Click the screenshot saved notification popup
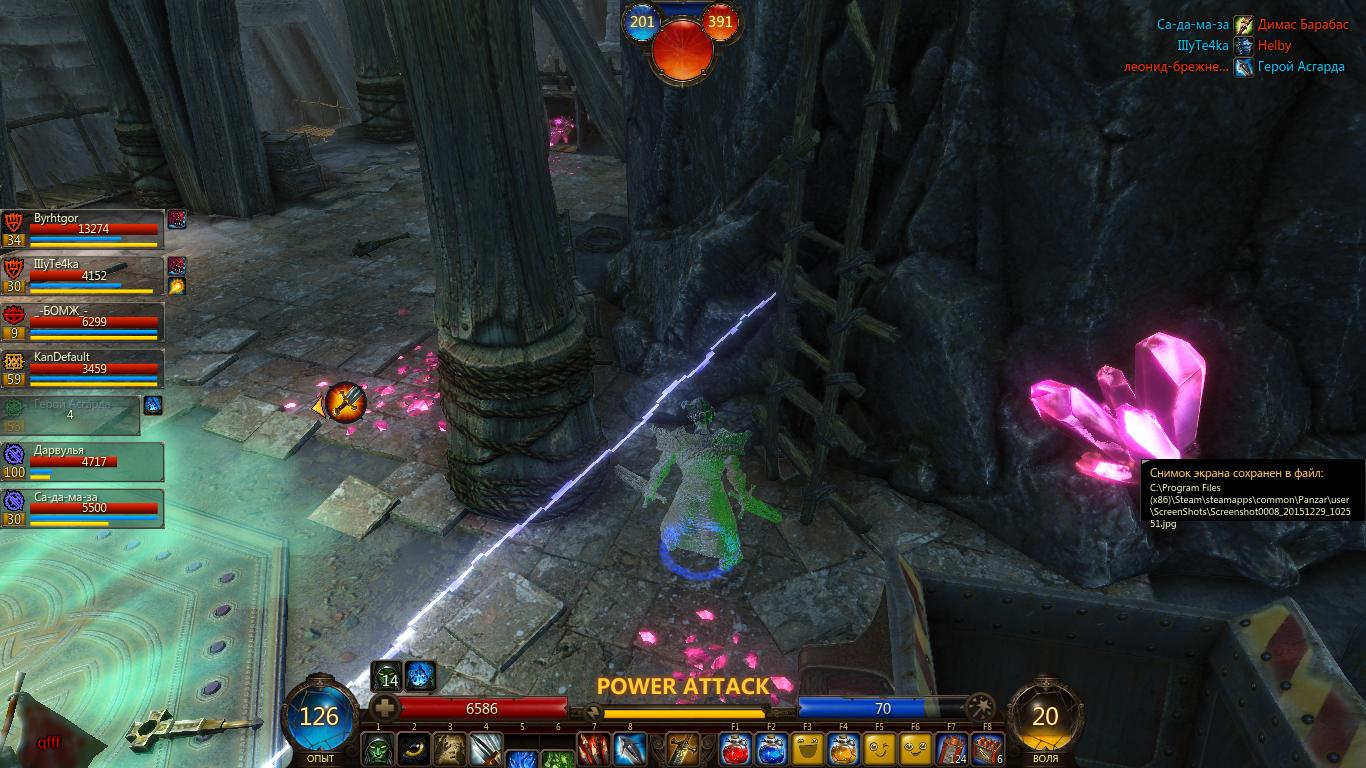Image resolution: width=1366 pixels, height=768 pixels. (1250, 497)
